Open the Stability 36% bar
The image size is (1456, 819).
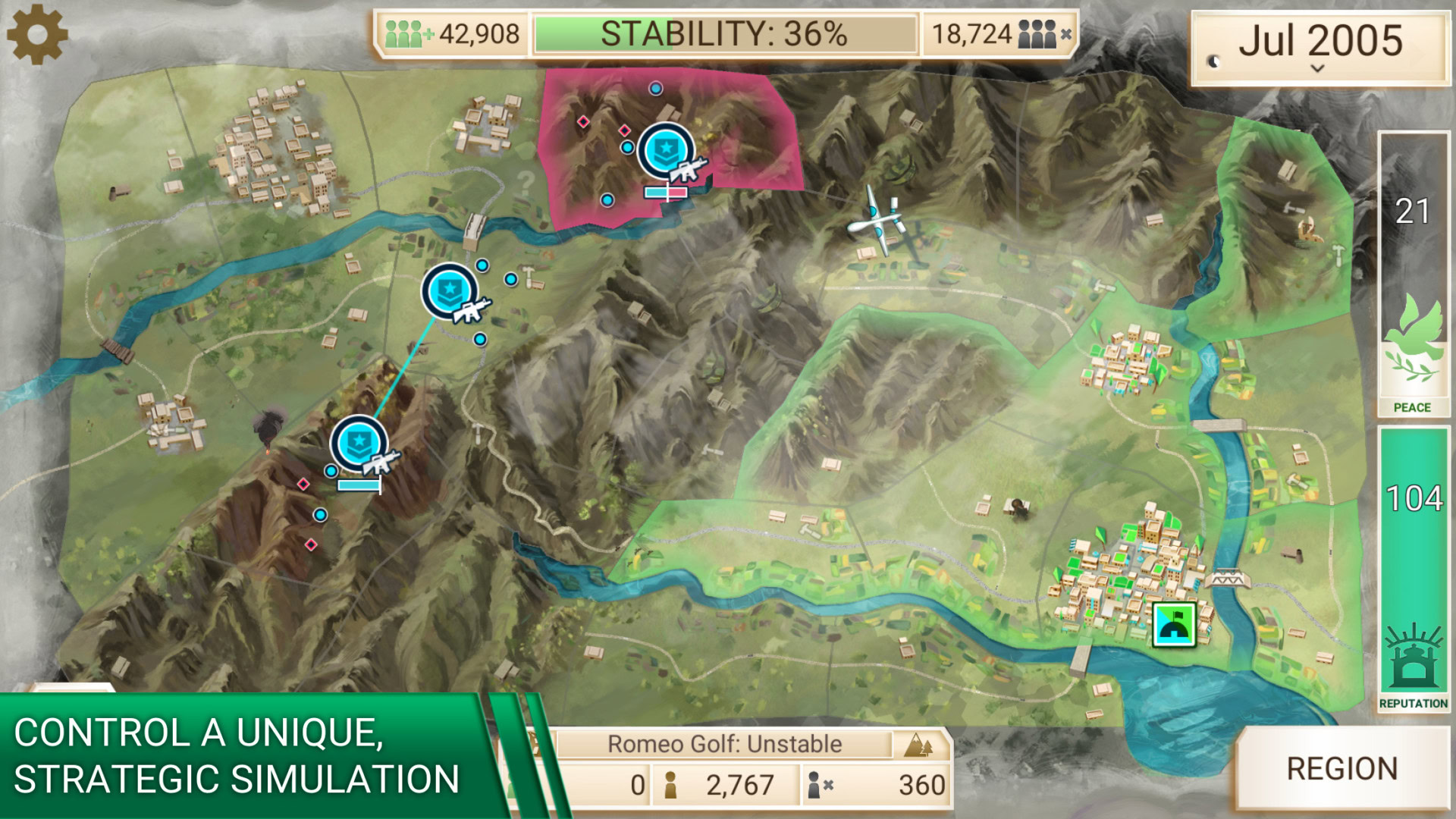724,34
